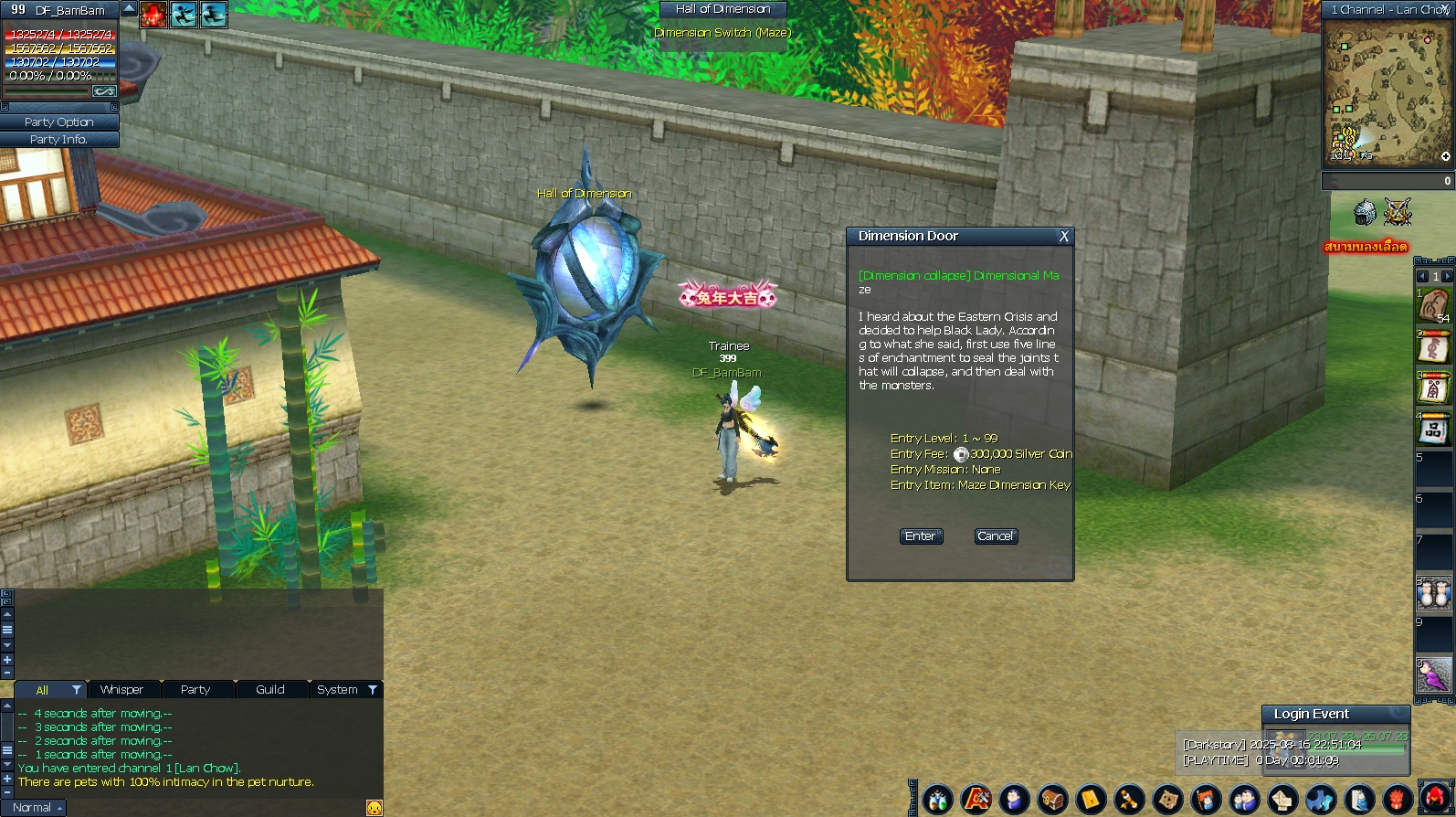1456x817 pixels.
Task: Close the Dimension Door window
Action: (1063, 237)
